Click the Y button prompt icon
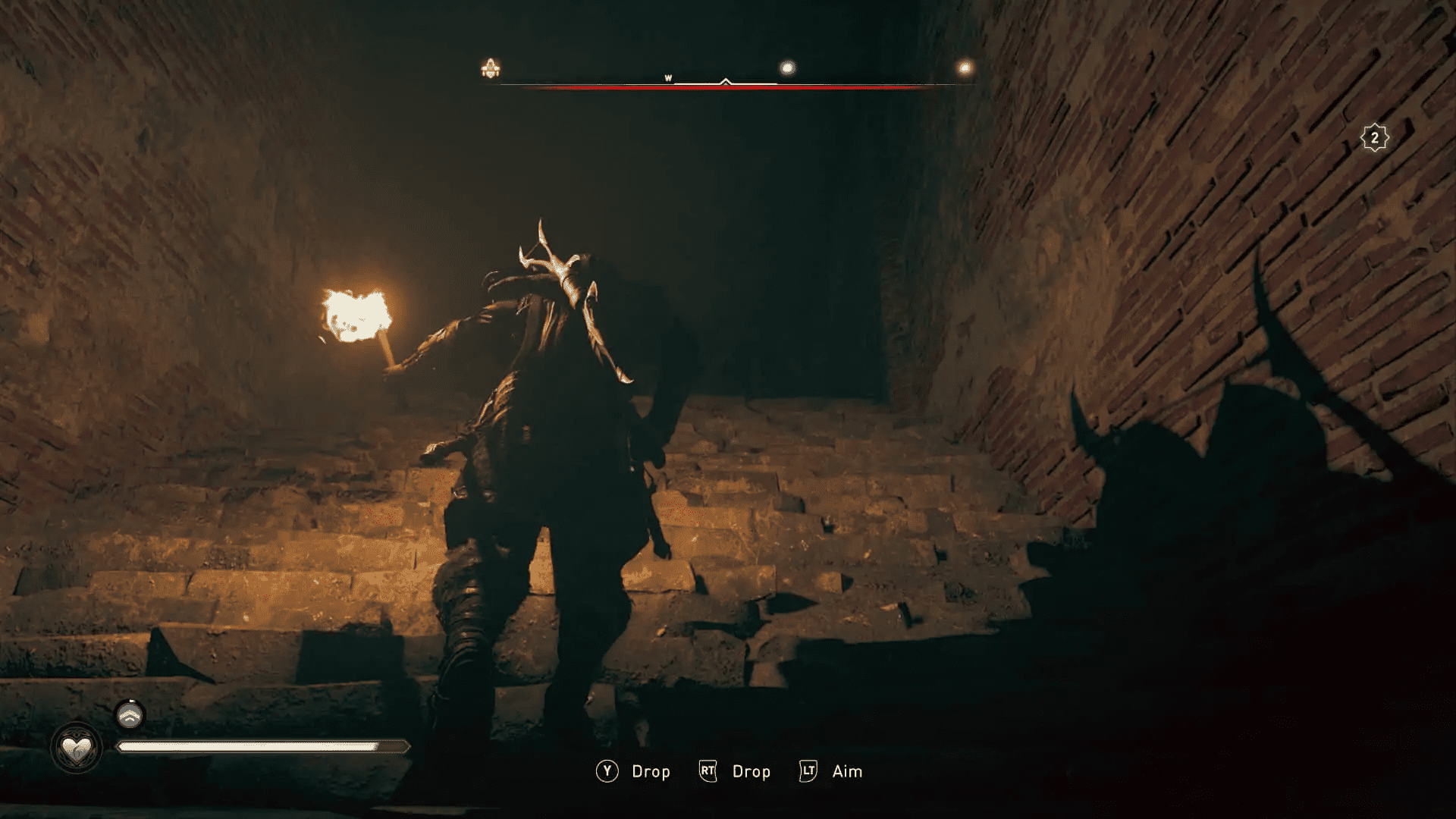This screenshot has width=1456, height=819. pos(606,771)
